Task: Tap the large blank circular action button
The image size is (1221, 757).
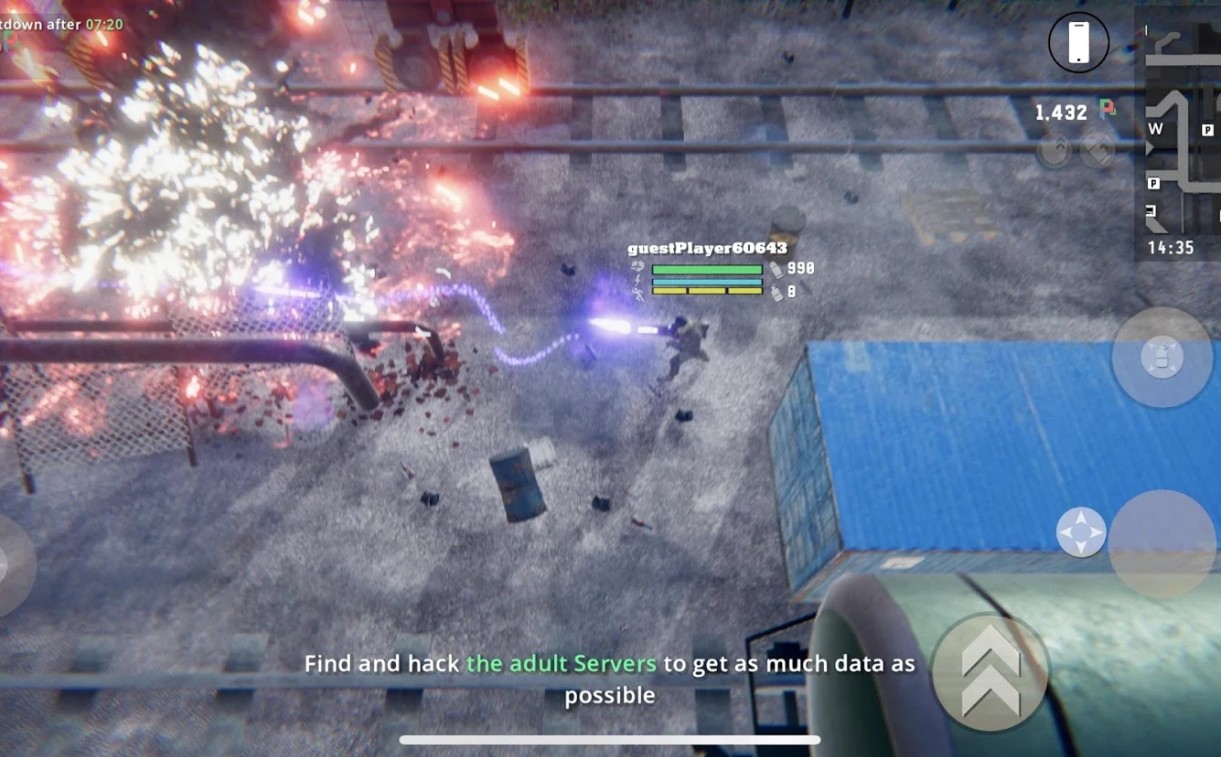Action: coord(1162,543)
